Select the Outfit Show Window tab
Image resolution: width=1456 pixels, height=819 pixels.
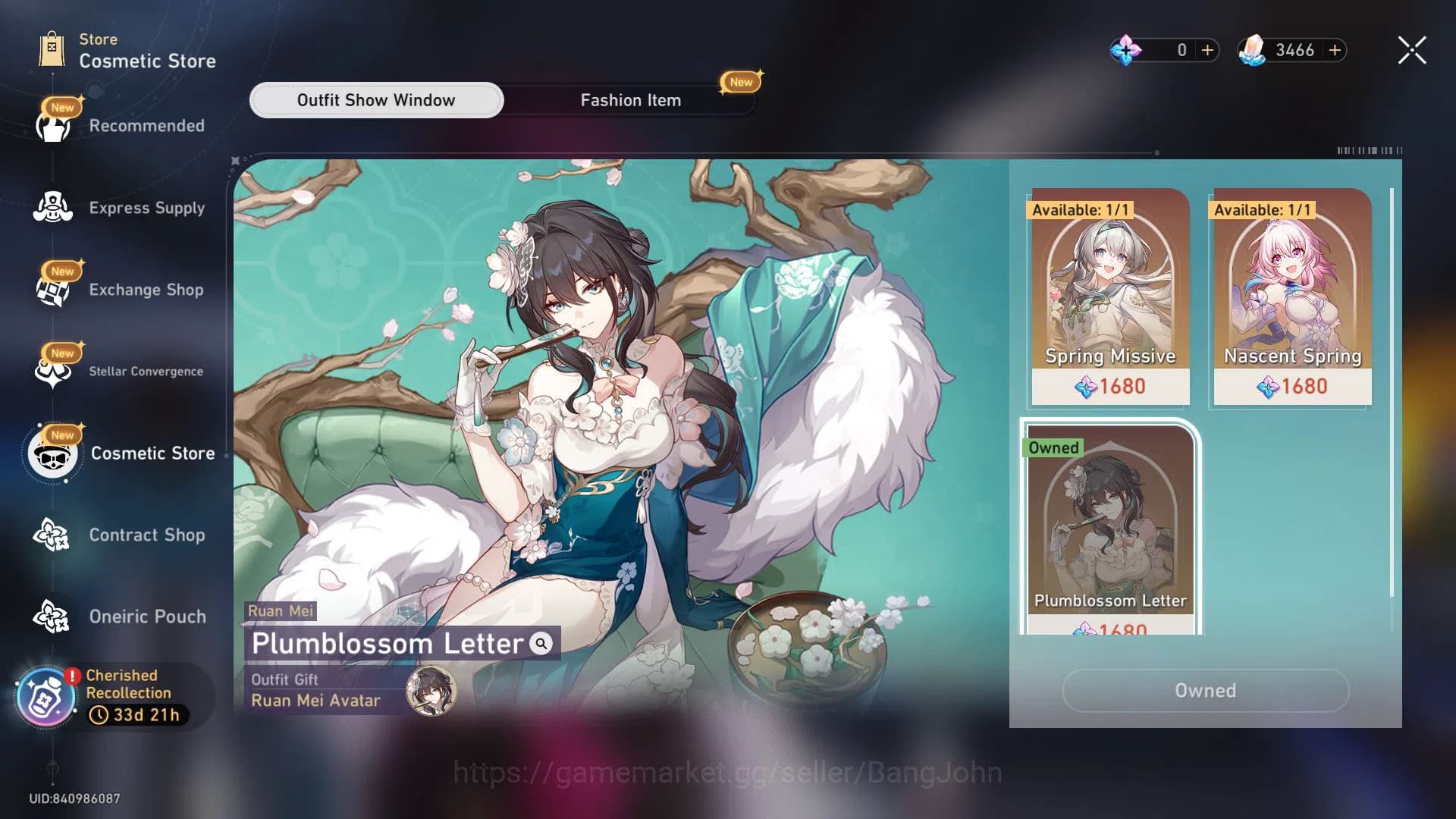click(x=376, y=99)
